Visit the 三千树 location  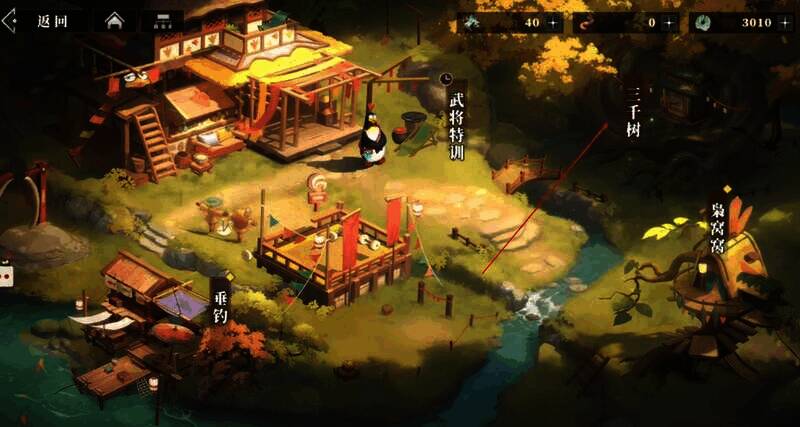[x=632, y=110]
